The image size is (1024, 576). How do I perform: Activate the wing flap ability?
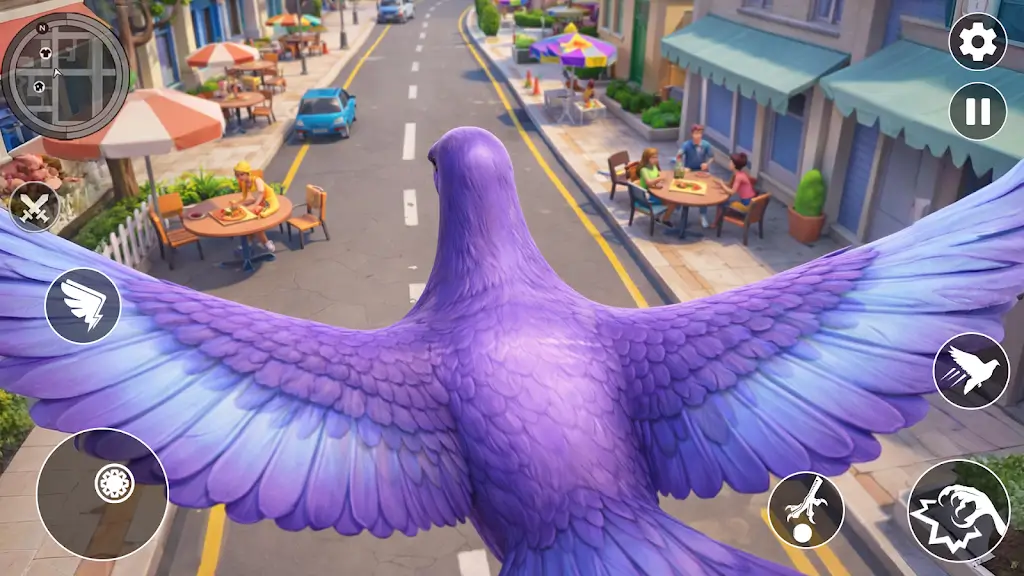[x=83, y=305]
